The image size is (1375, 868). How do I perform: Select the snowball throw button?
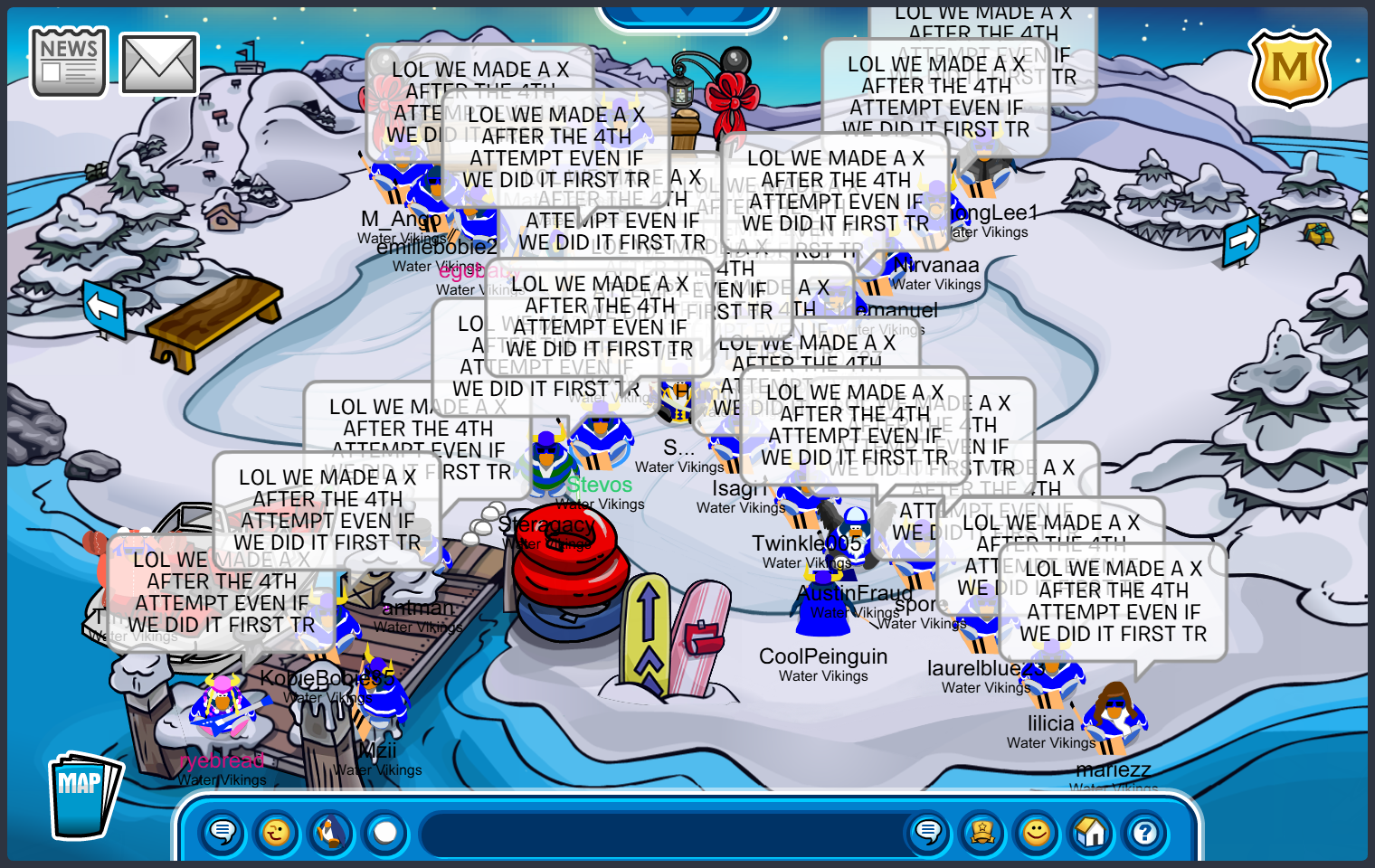click(385, 832)
